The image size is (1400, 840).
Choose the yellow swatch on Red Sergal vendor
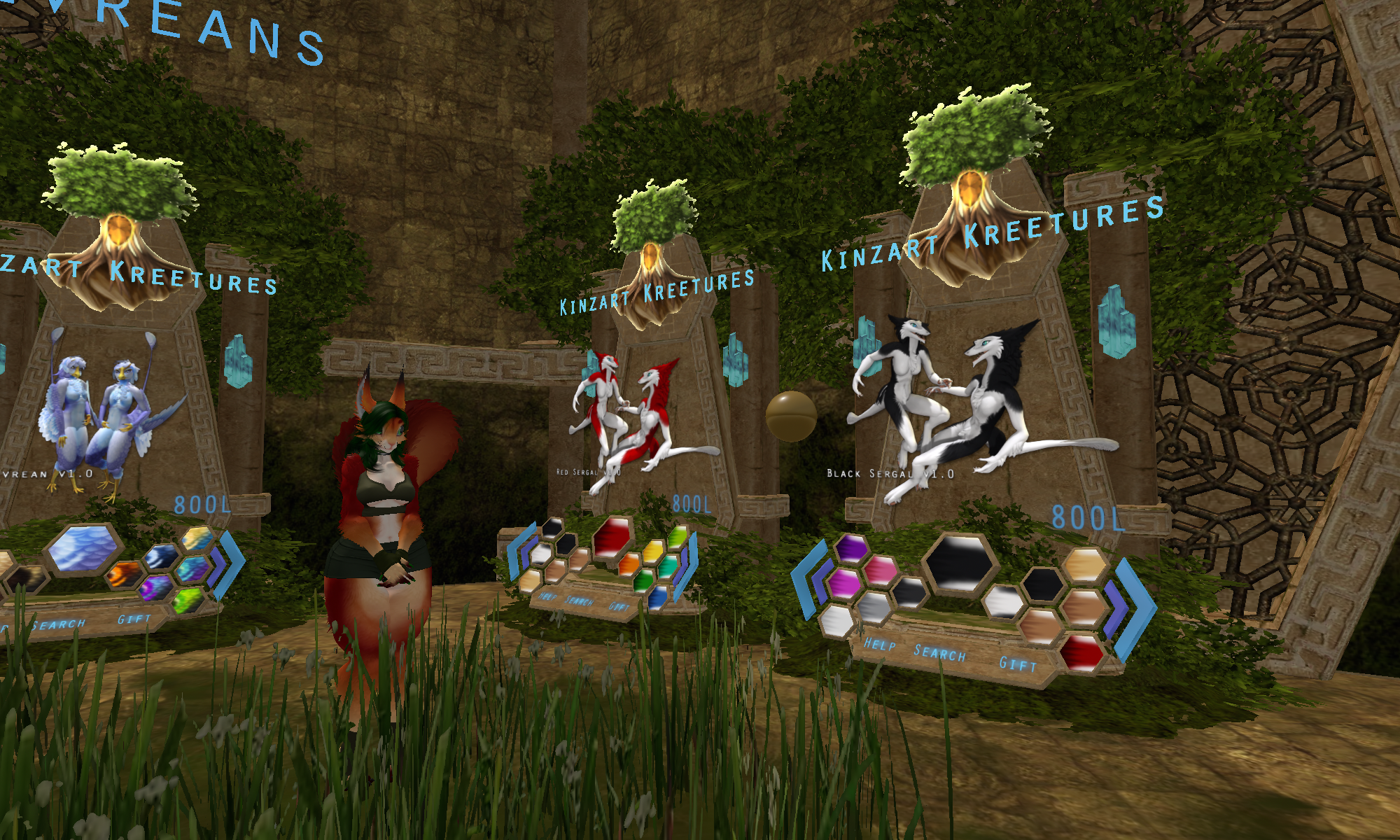click(653, 551)
